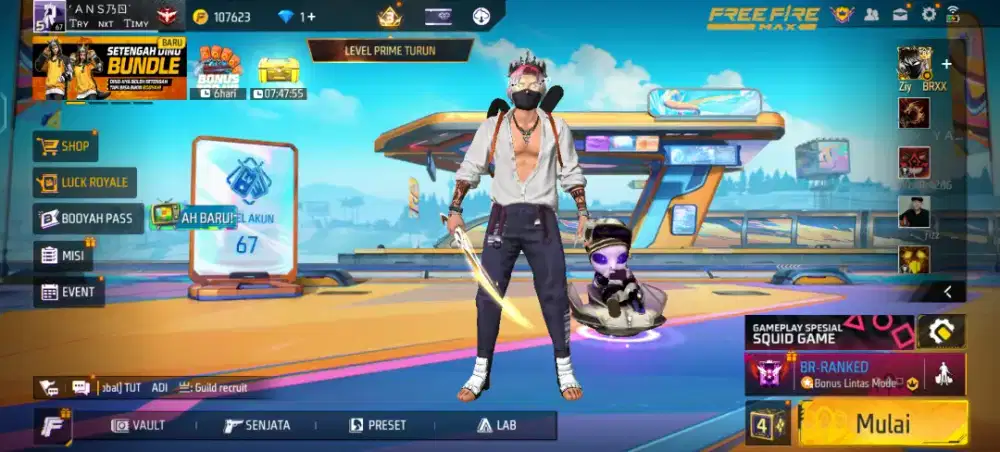Open Luck Royale
This screenshot has width=1000, height=452.
(x=84, y=182)
